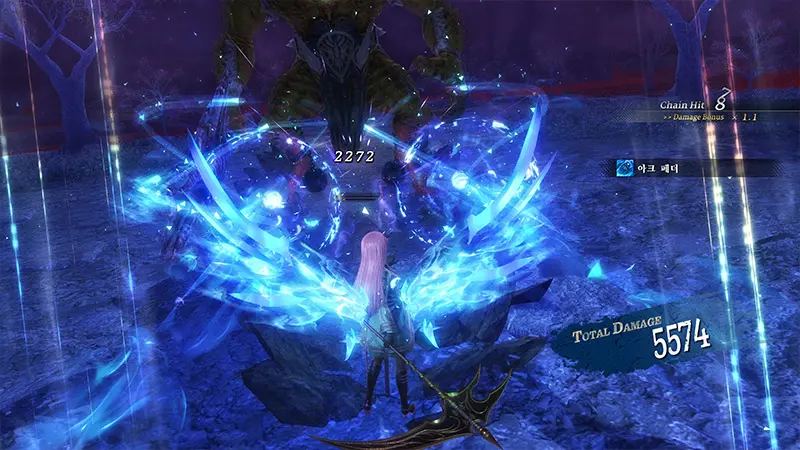The image size is (800, 450).
Task: Click the blue skill icon beside 아크 메티
Action: 622,168
